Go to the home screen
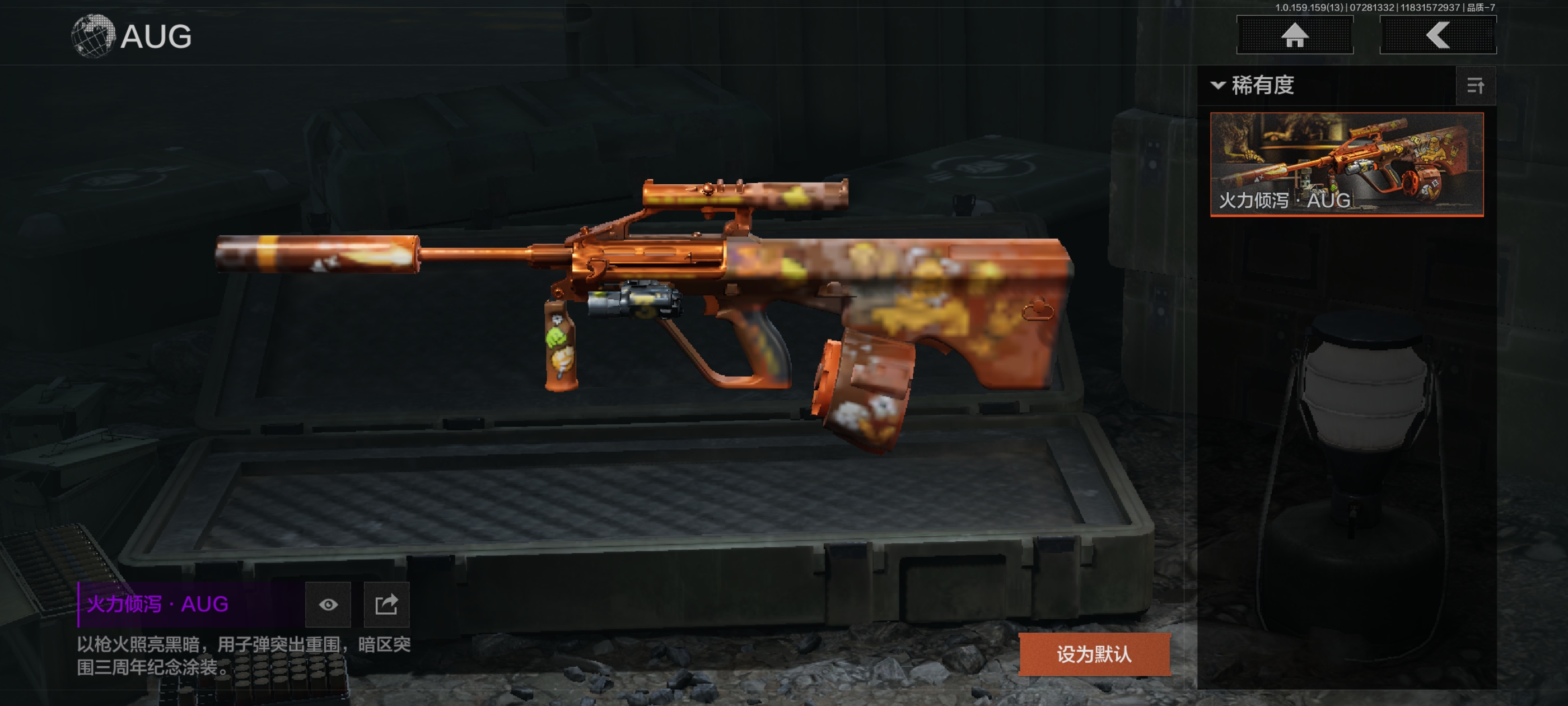 [1294, 35]
